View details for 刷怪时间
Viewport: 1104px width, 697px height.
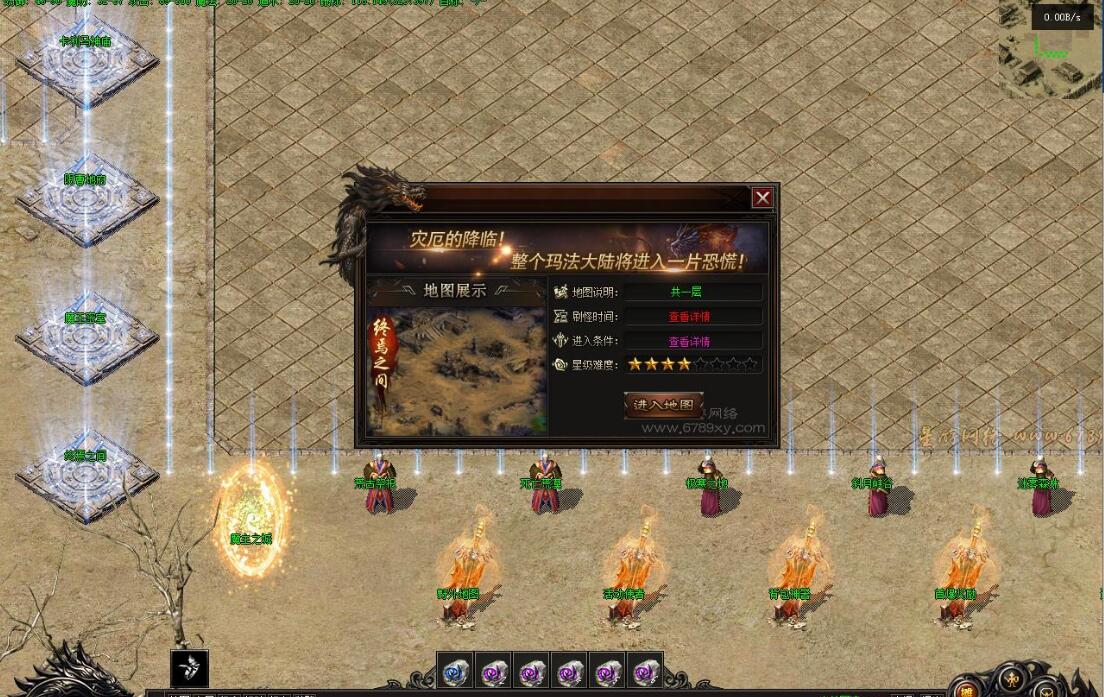[689, 316]
